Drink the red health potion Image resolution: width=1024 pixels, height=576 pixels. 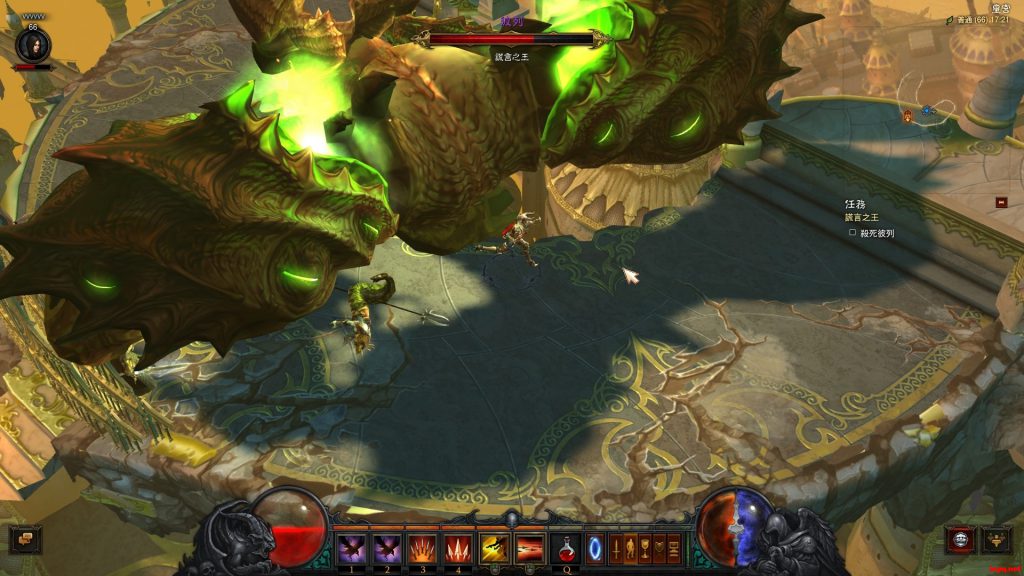566,548
